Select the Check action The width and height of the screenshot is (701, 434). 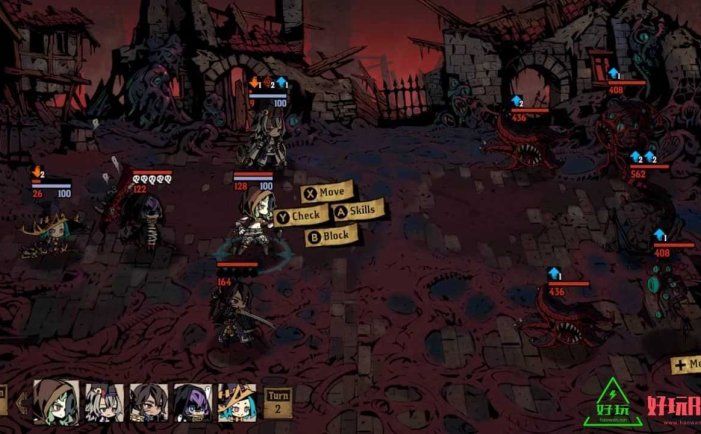(300, 216)
